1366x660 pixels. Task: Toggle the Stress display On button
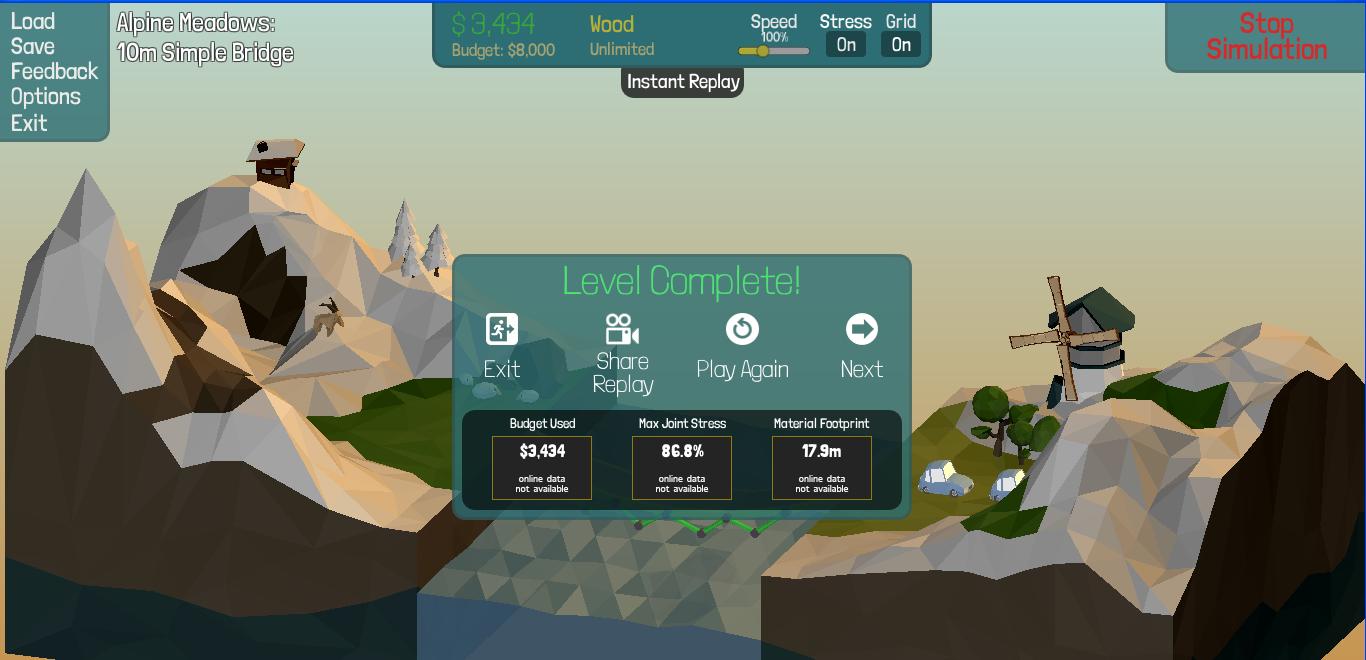click(846, 44)
